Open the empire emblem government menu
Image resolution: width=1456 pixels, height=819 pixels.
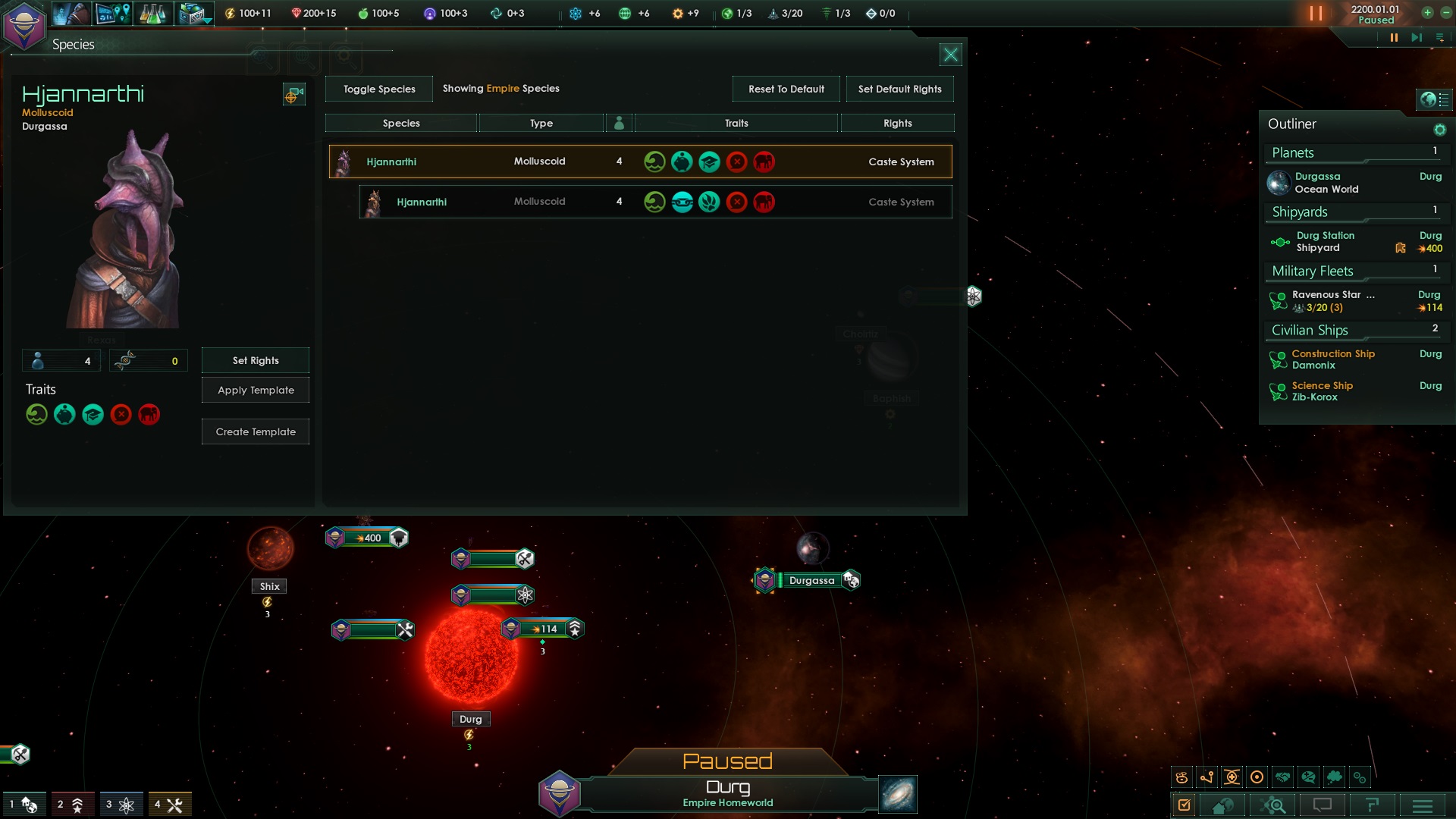pos(24,26)
